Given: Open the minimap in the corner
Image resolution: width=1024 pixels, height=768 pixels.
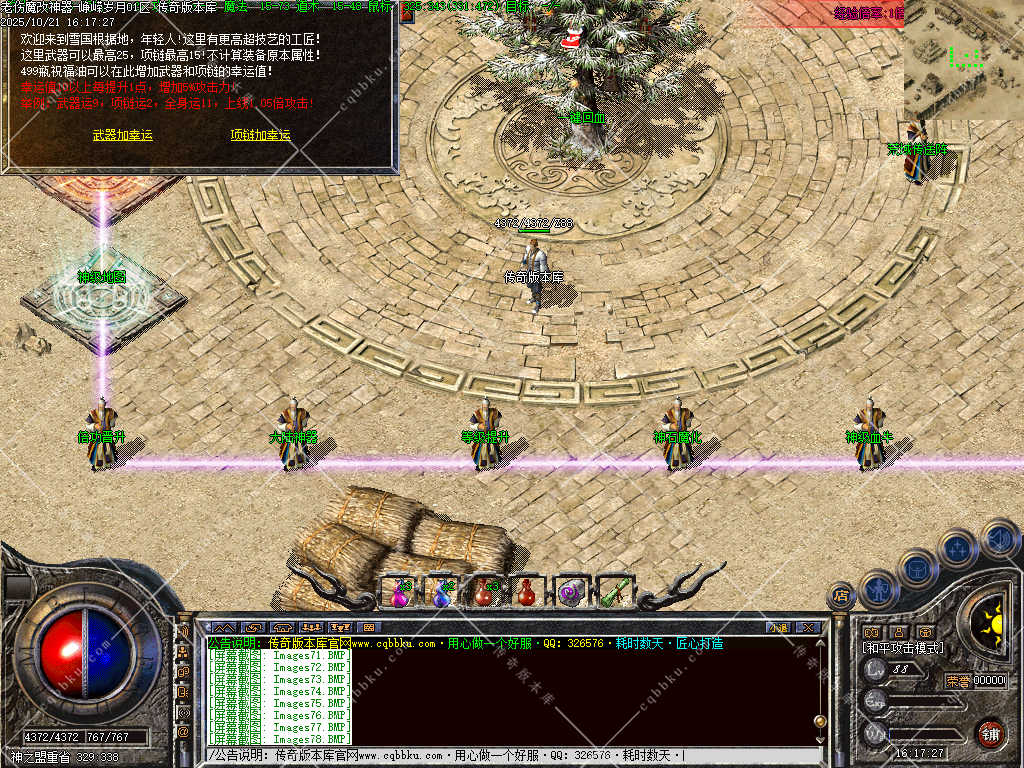Looking at the screenshot, I should click(x=963, y=60).
